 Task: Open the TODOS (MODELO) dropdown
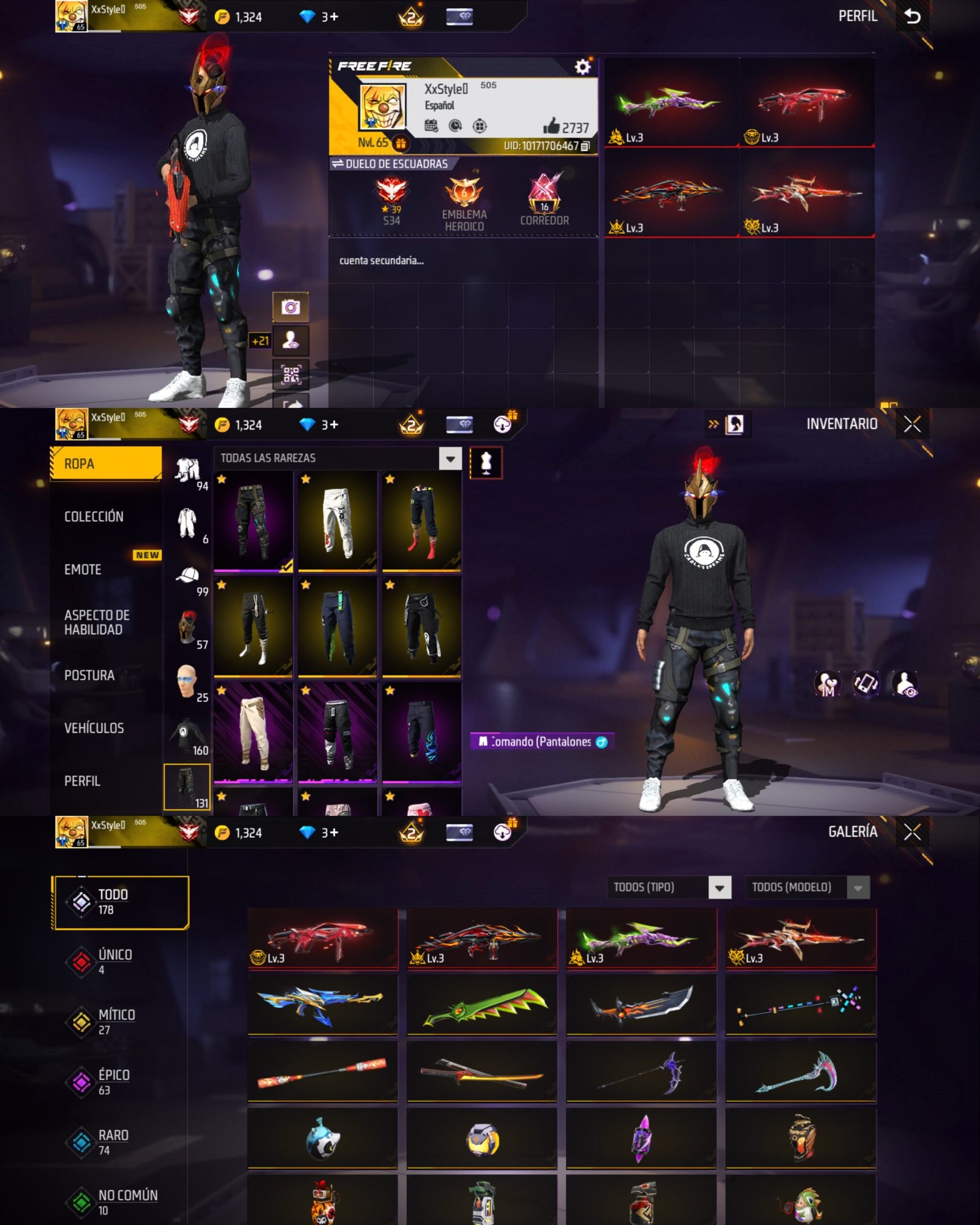point(858,887)
